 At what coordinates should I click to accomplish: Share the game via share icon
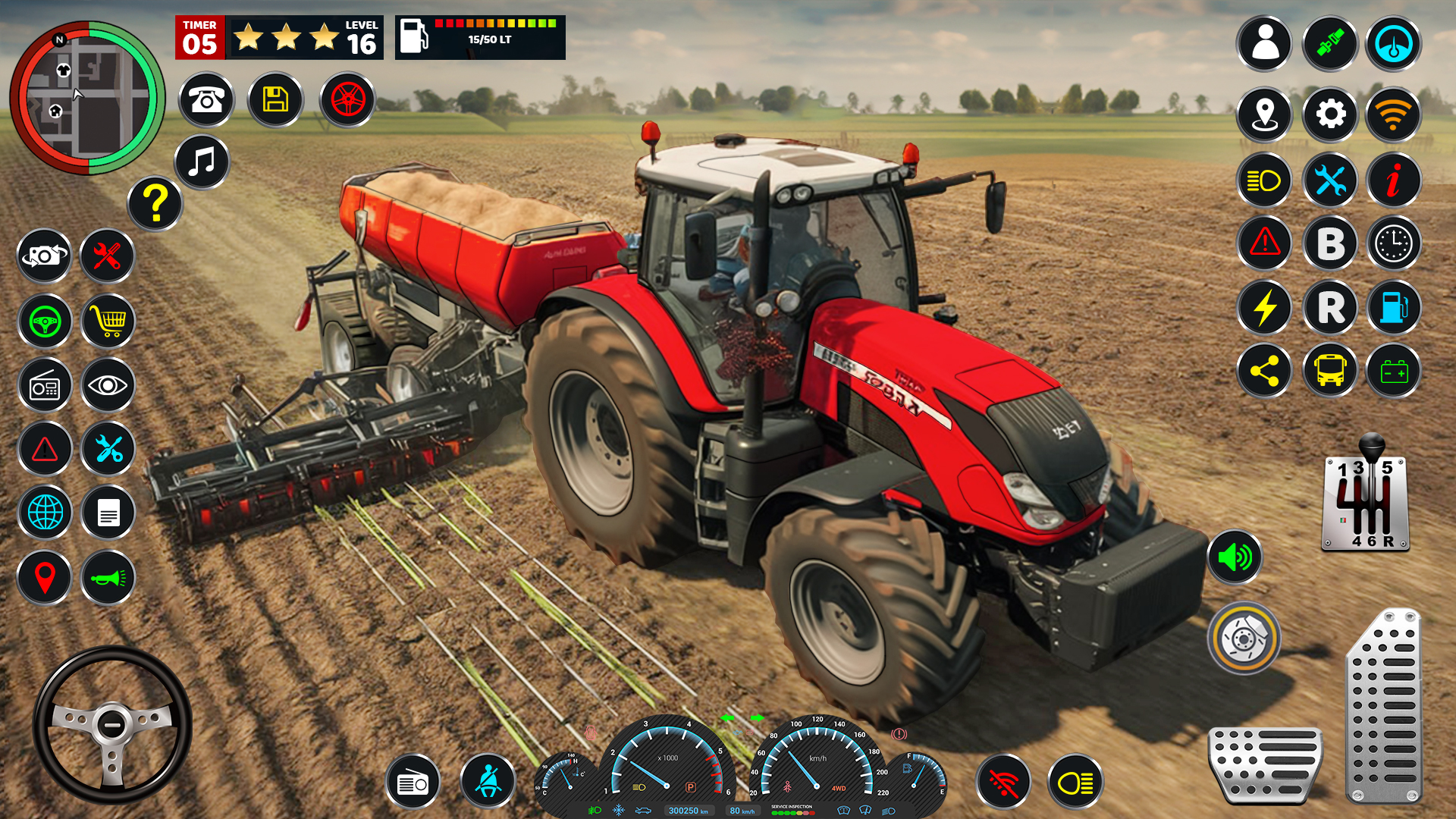[x=1264, y=371]
